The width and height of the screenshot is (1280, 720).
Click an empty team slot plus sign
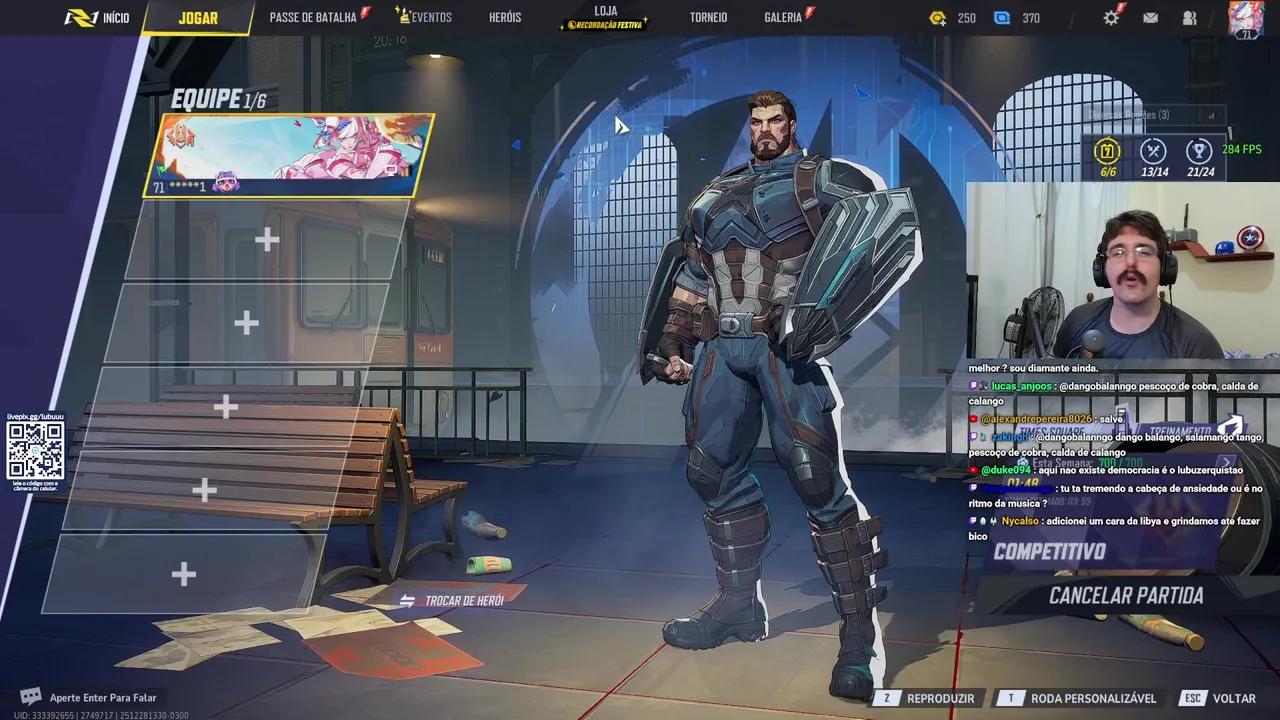[266, 240]
